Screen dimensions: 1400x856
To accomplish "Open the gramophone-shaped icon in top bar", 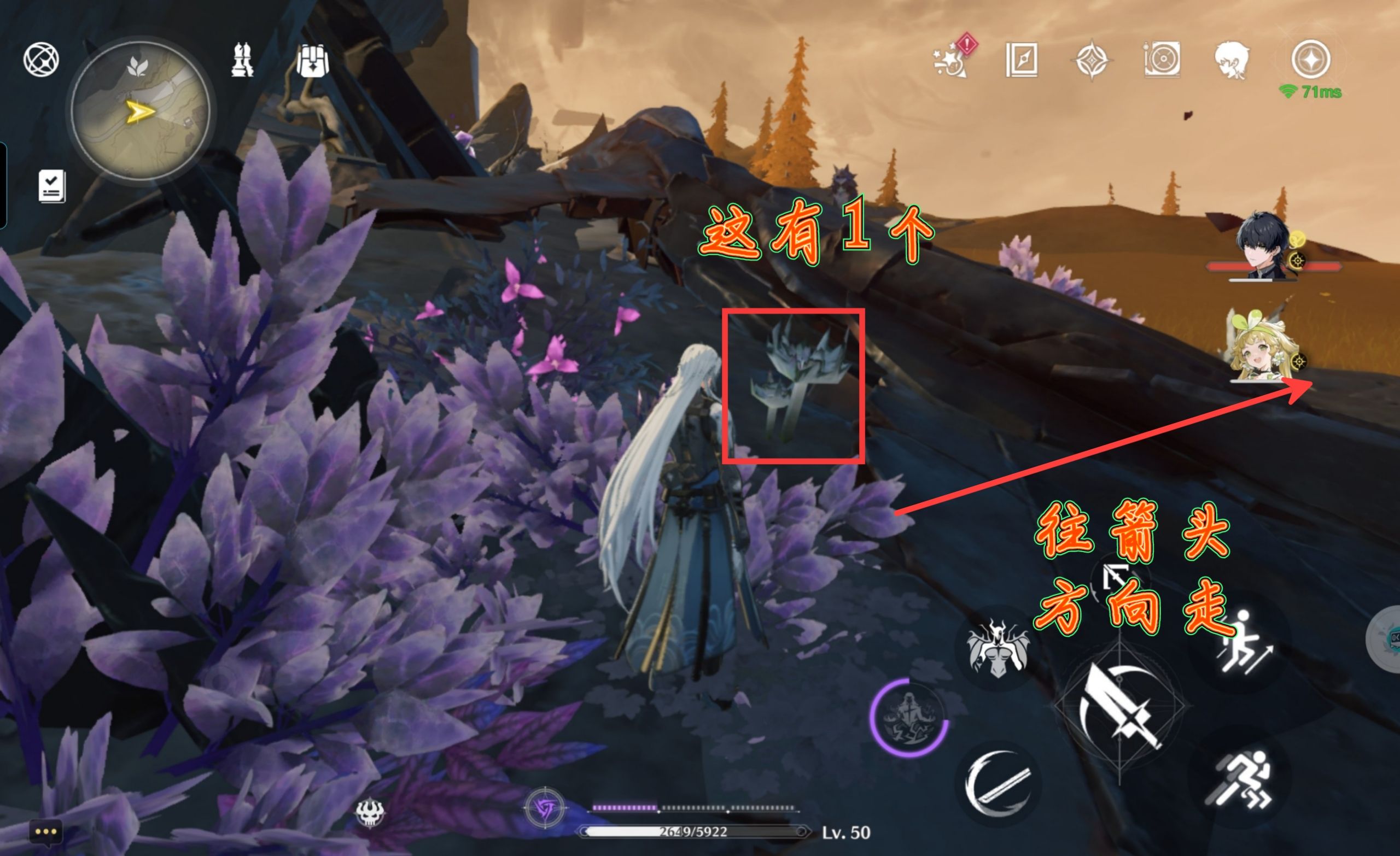I will click(1162, 59).
